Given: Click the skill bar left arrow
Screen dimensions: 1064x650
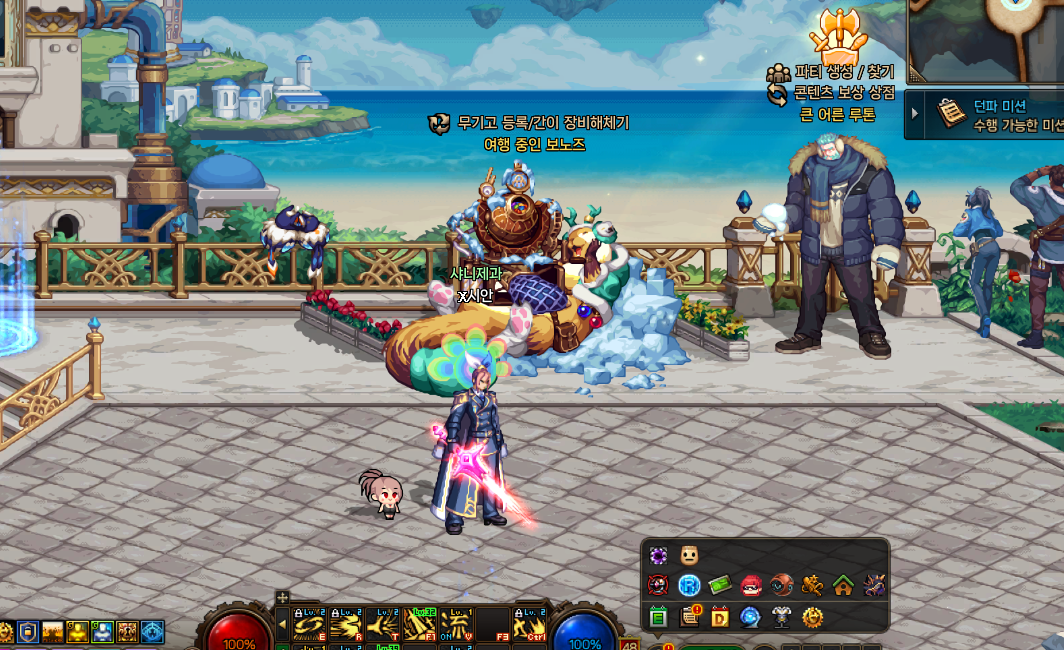Looking at the screenshot, I should point(282,625).
